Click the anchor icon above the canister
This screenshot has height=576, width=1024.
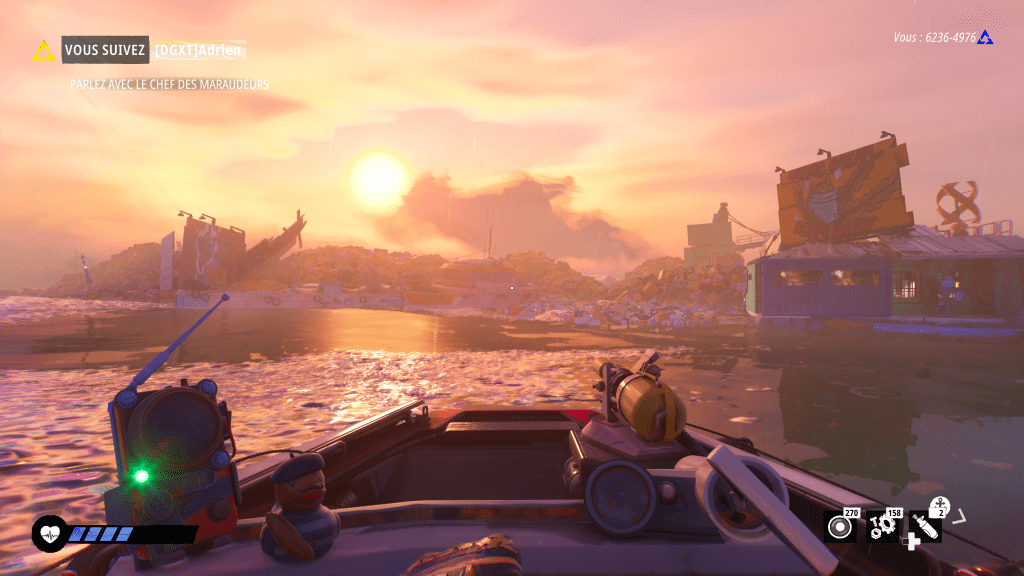click(x=939, y=504)
